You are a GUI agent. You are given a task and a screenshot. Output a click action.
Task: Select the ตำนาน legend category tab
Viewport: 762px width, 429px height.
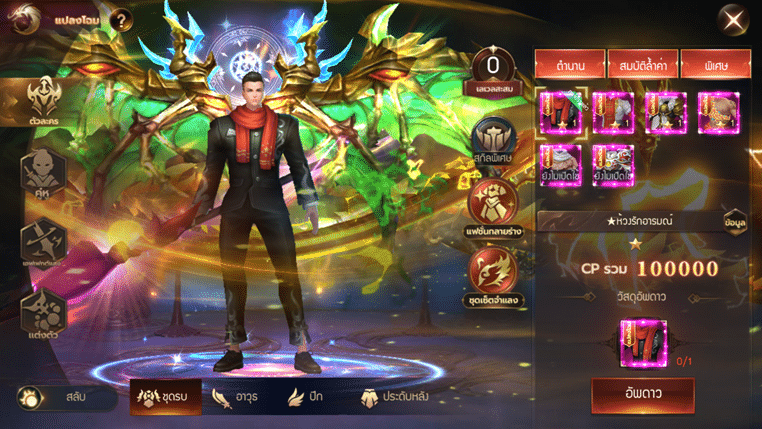click(x=571, y=65)
